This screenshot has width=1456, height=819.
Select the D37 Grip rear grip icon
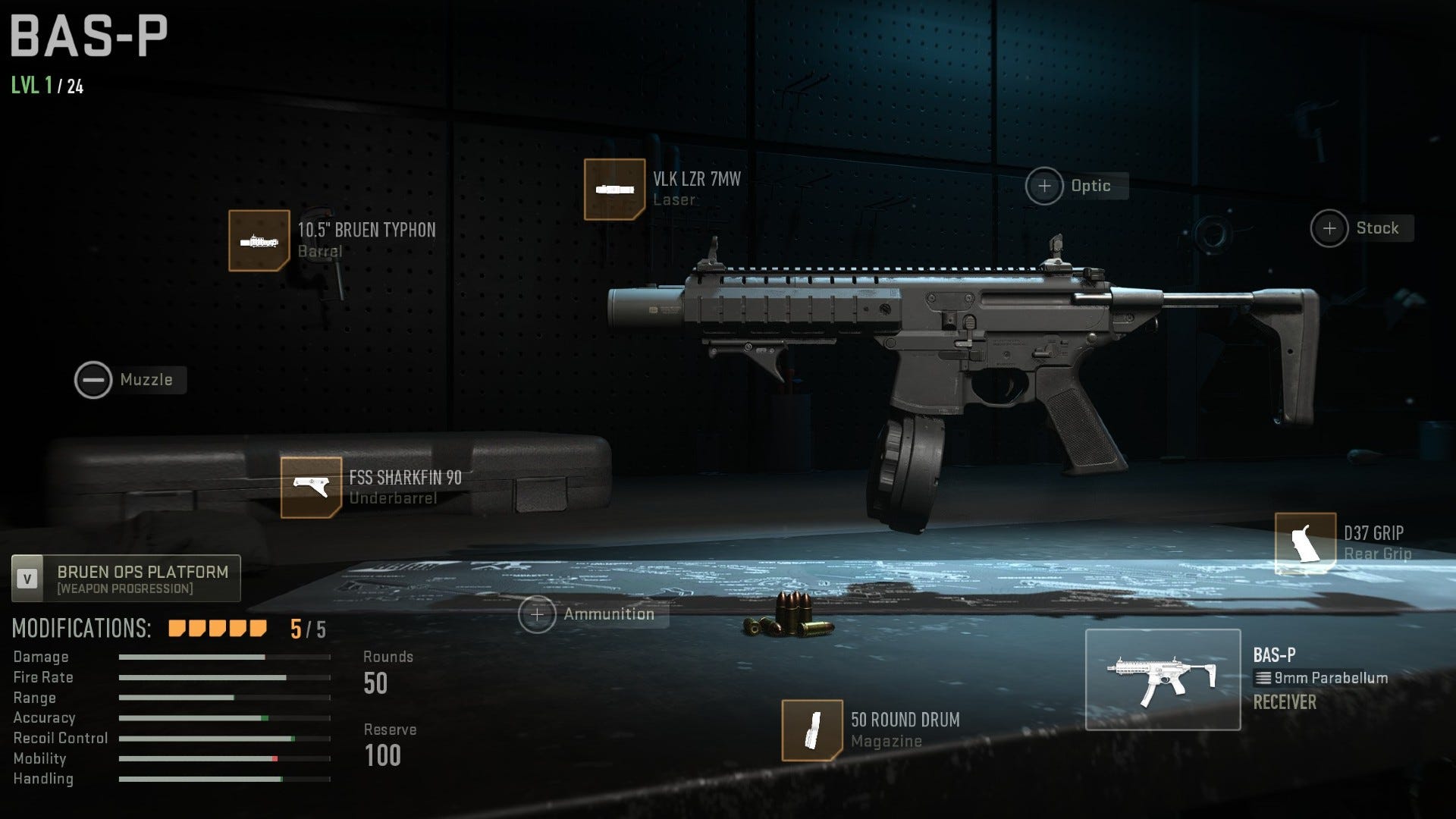[x=1304, y=543]
